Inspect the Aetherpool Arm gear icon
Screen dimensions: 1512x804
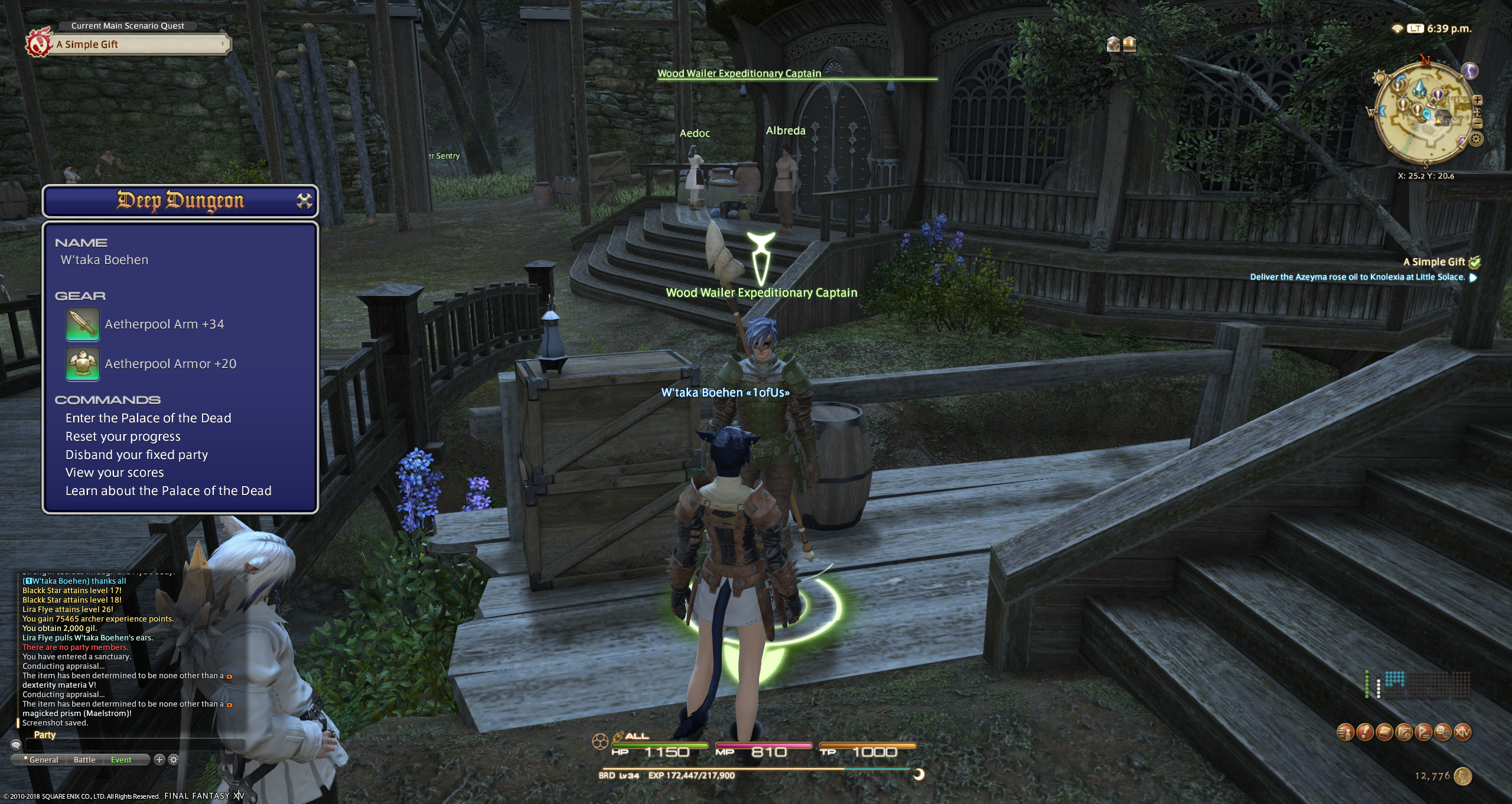(83, 324)
